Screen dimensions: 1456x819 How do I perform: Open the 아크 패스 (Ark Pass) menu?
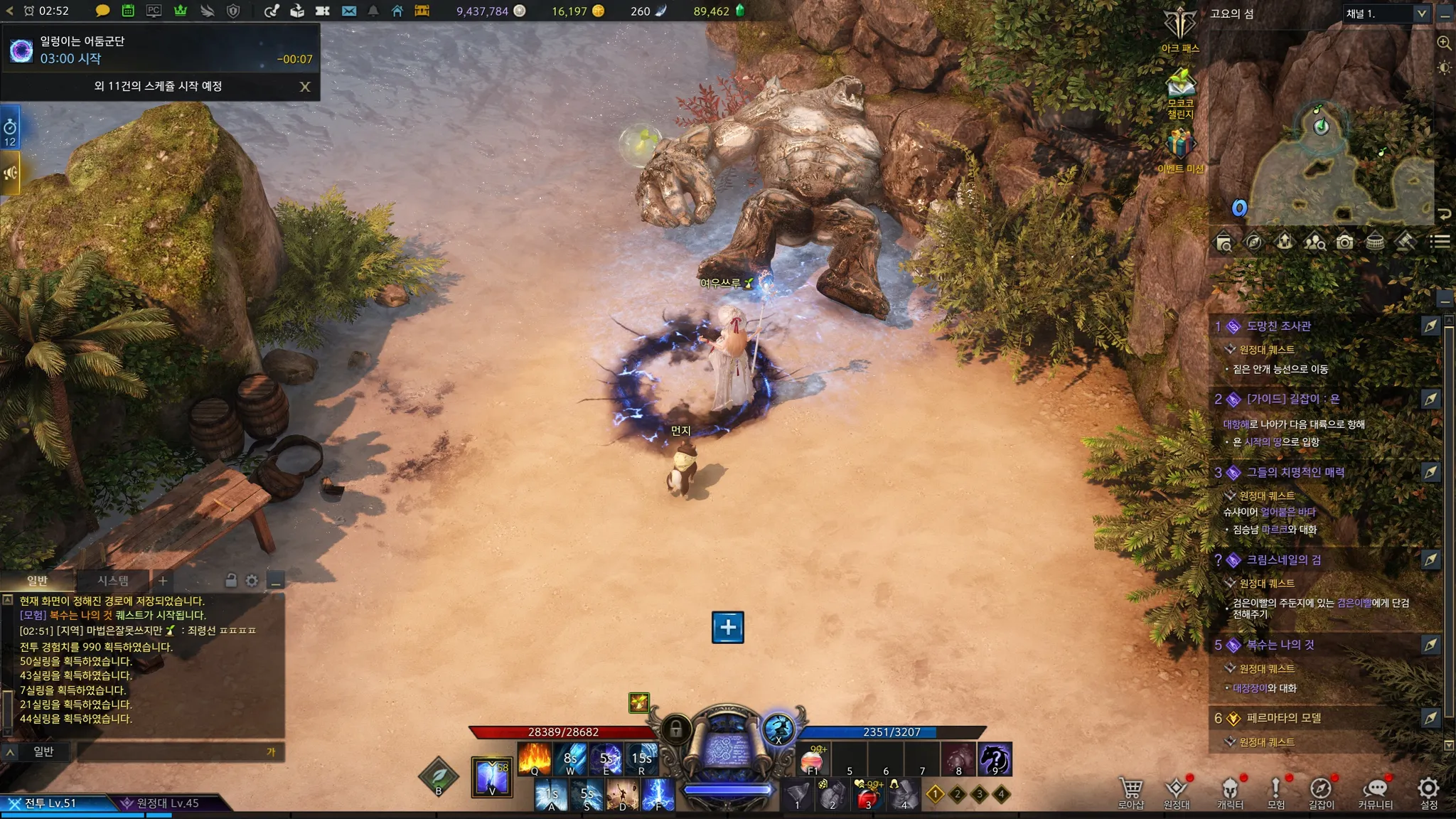coord(1180,28)
